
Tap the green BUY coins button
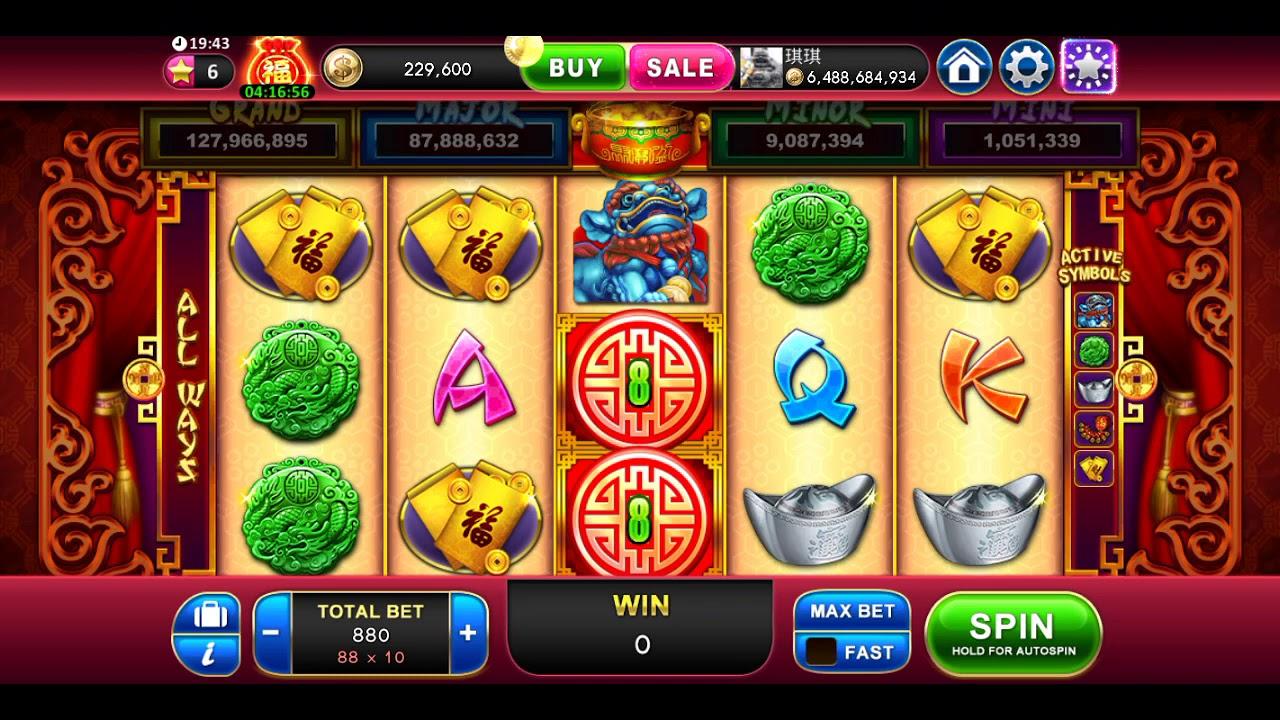575,68
